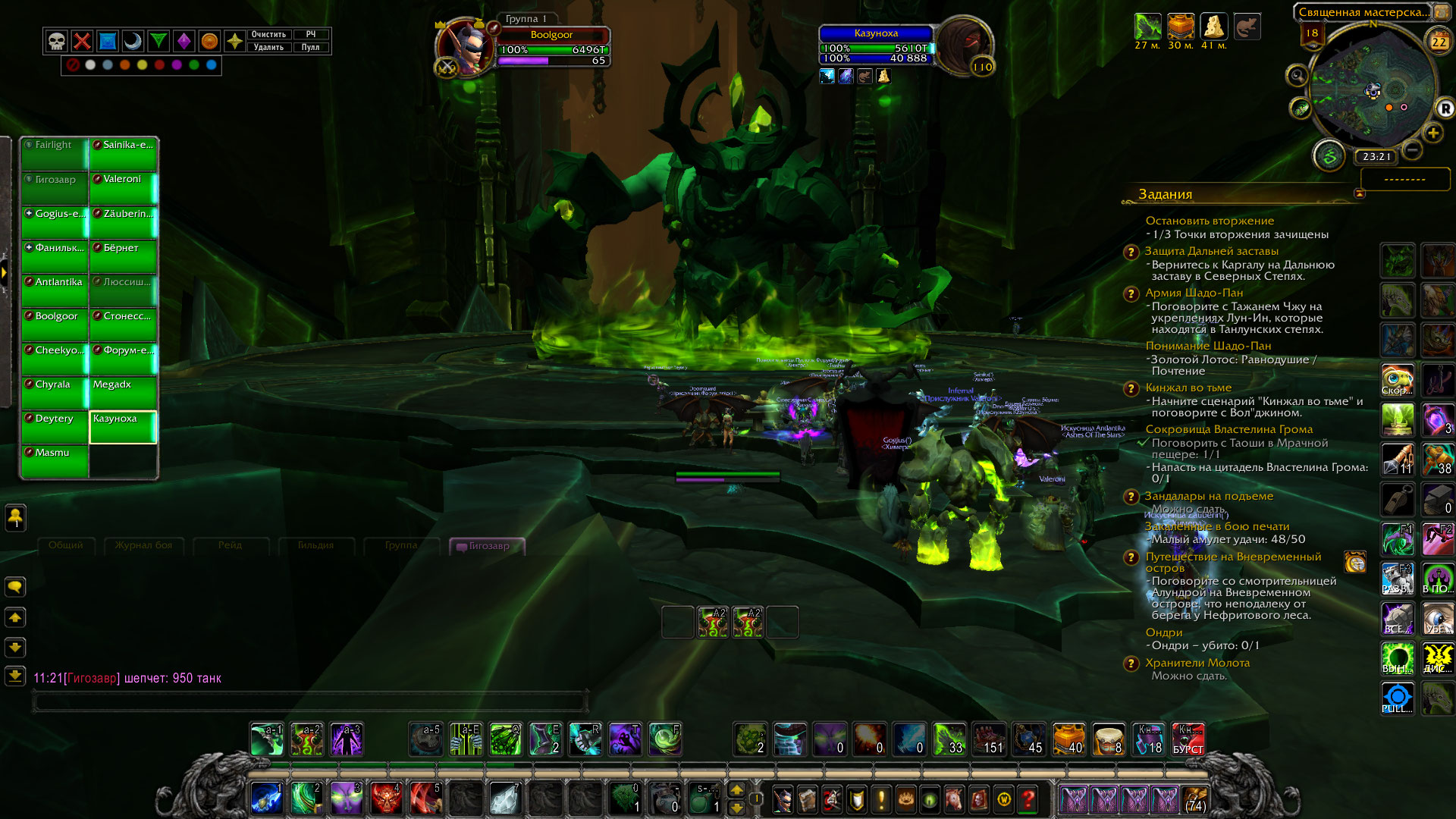Click the skull raid marker icon

tap(57, 41)
